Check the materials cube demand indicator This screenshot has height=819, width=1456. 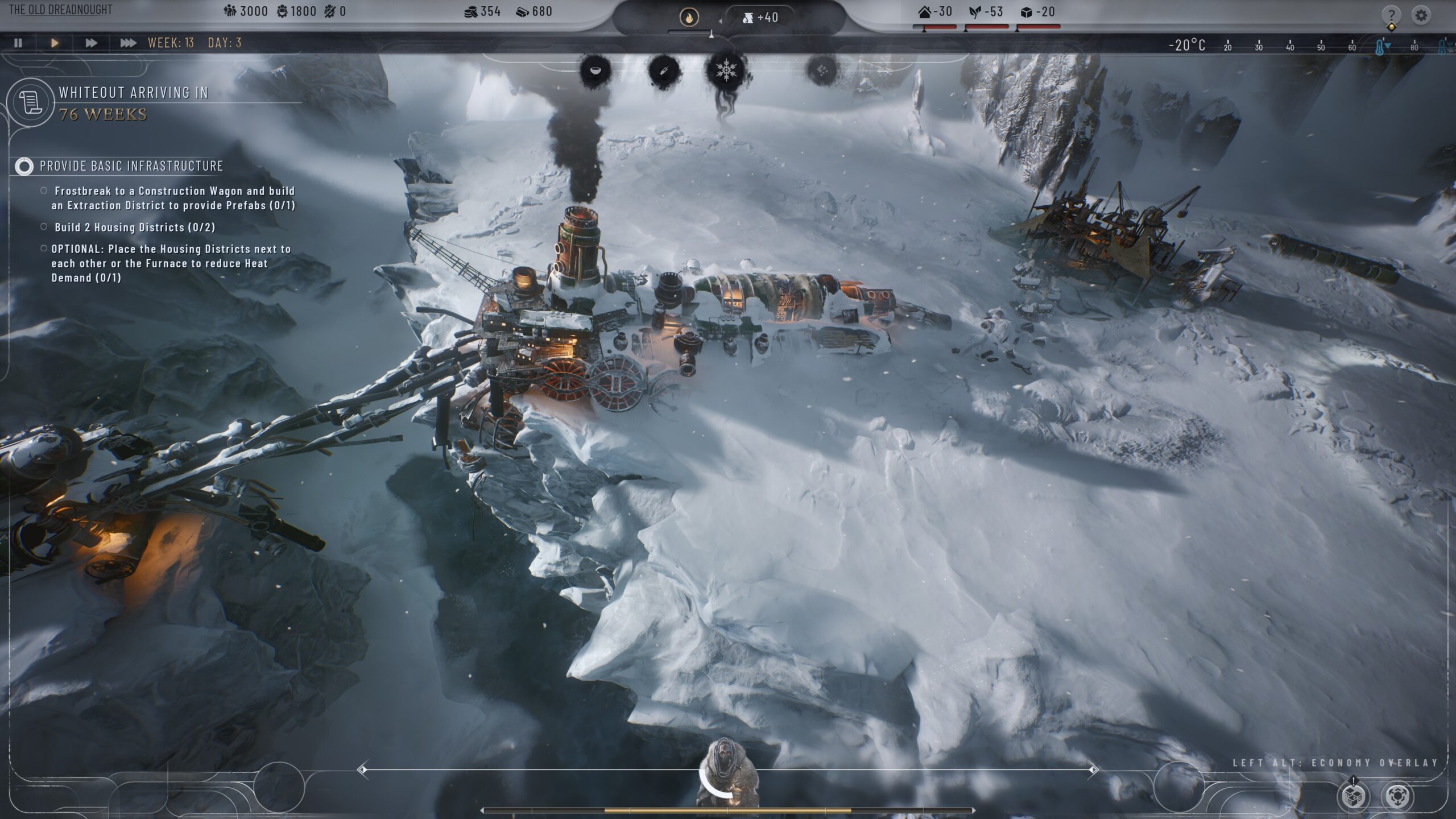pos(1038,13)
